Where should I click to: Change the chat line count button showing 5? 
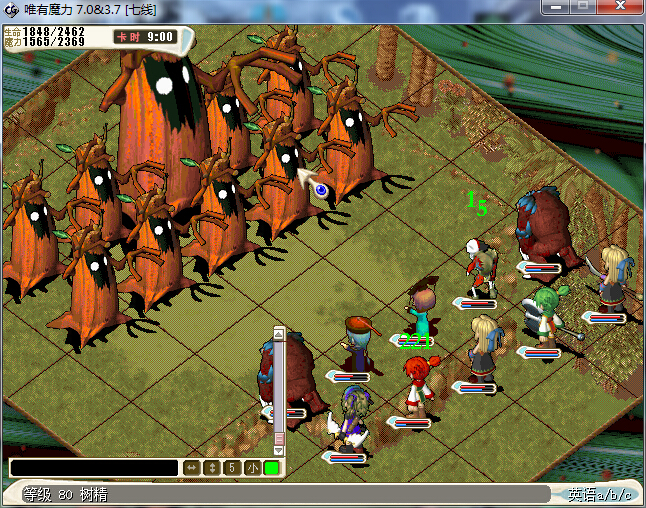click(231, 467)
